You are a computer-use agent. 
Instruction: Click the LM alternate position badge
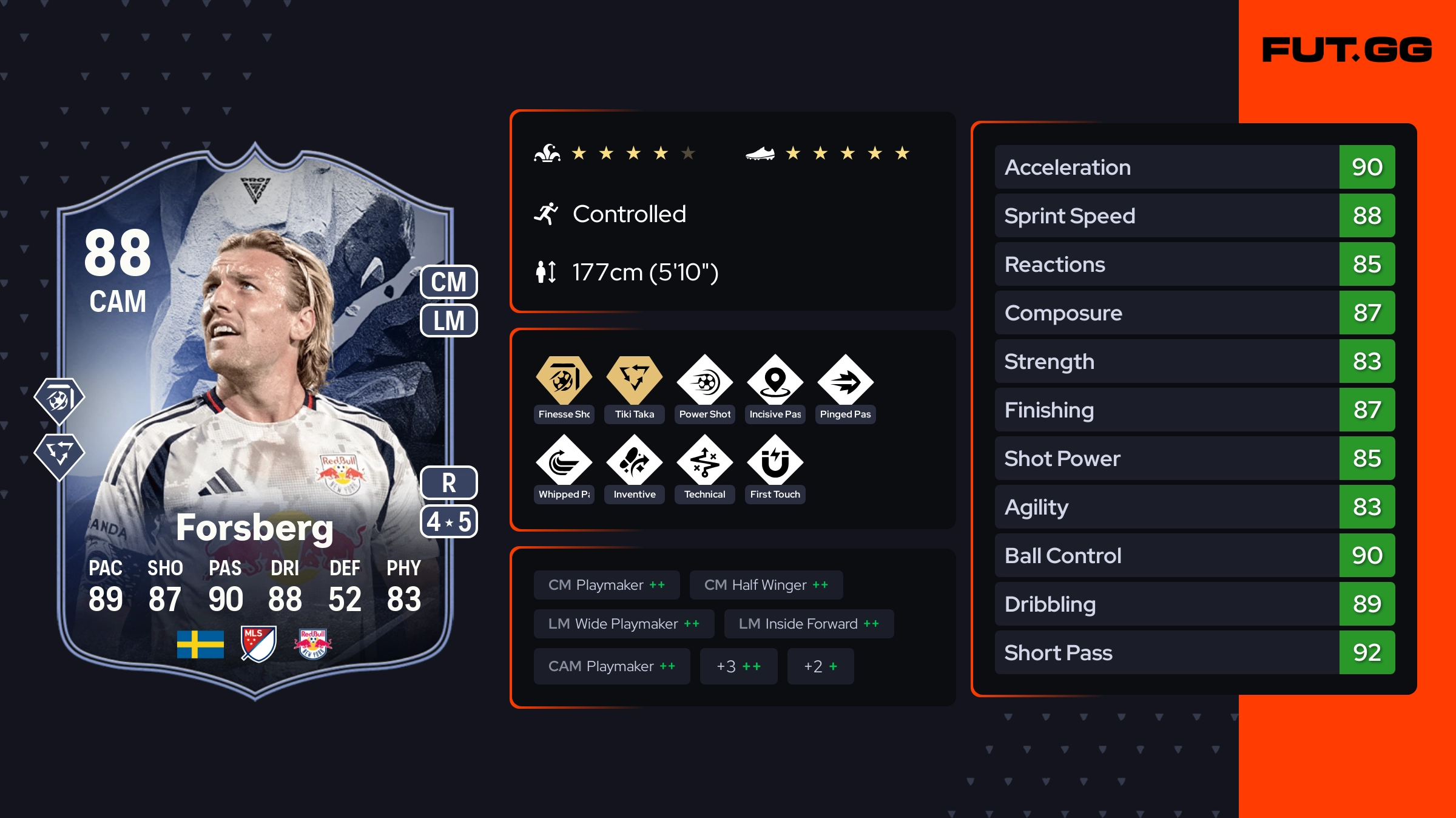pos(449,320)
